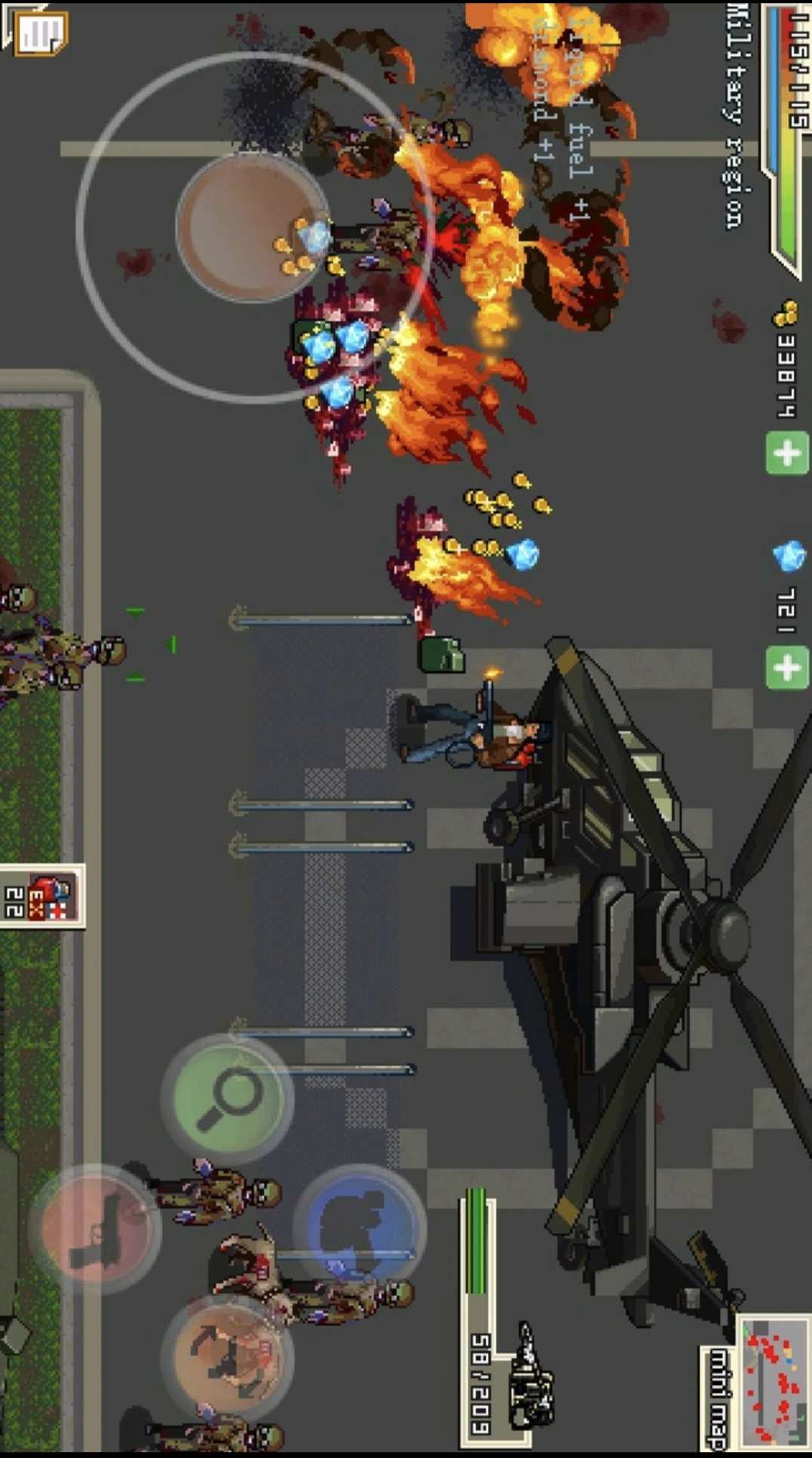Add gold coins with the plus button
This screenshot has width=812, height=1458.
(787, 453)
